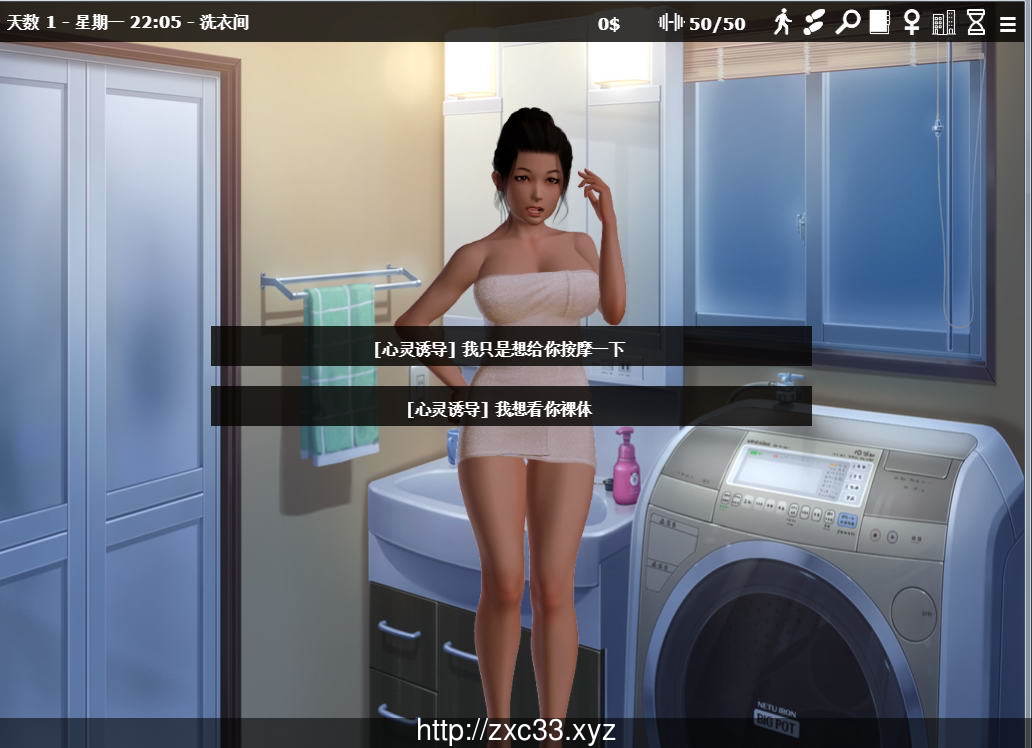1032x748 pixels.
Task: Open the notebook journal icon
Action: [879, 21]
